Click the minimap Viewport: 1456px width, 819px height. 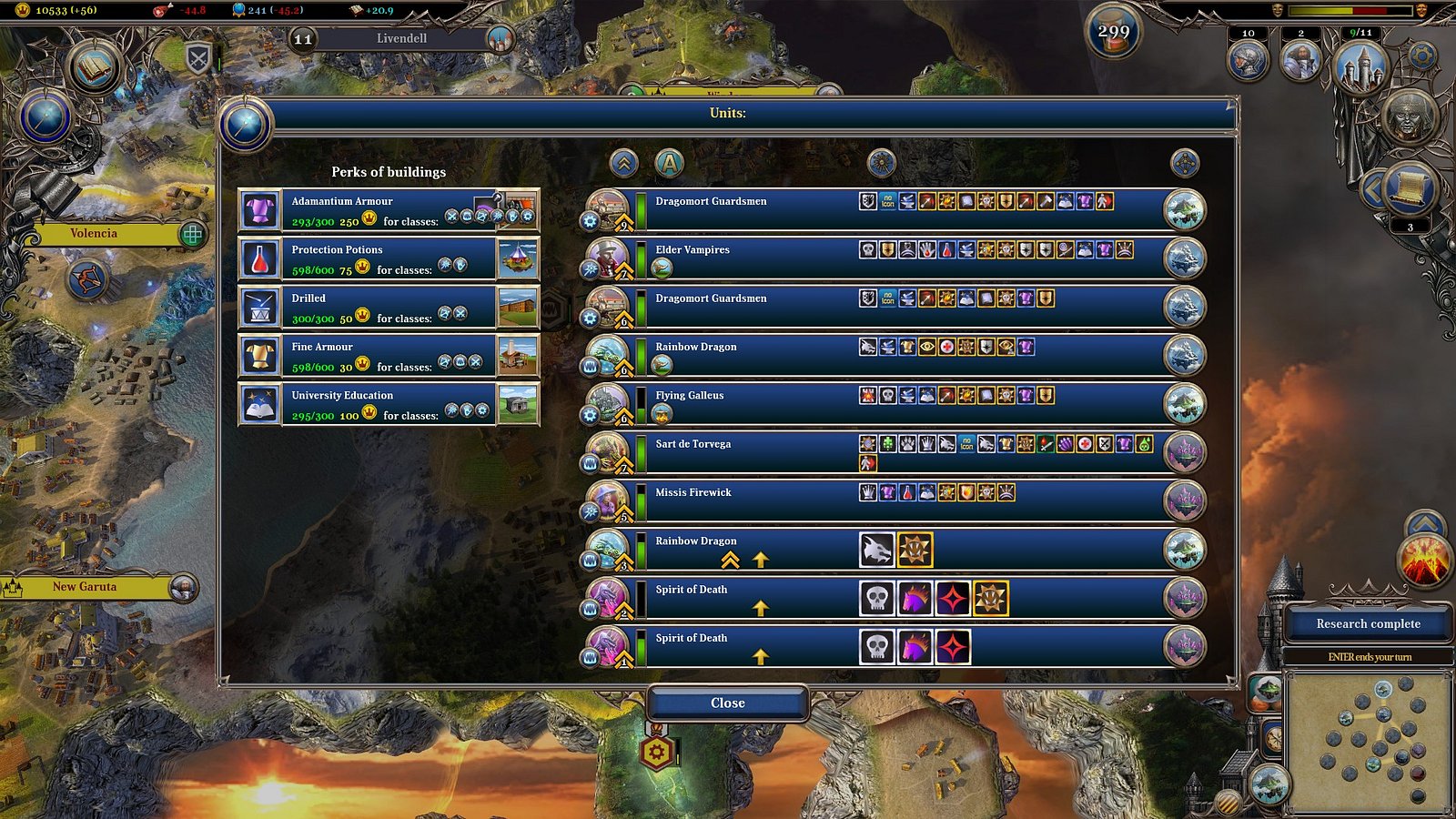(1368, 741)
